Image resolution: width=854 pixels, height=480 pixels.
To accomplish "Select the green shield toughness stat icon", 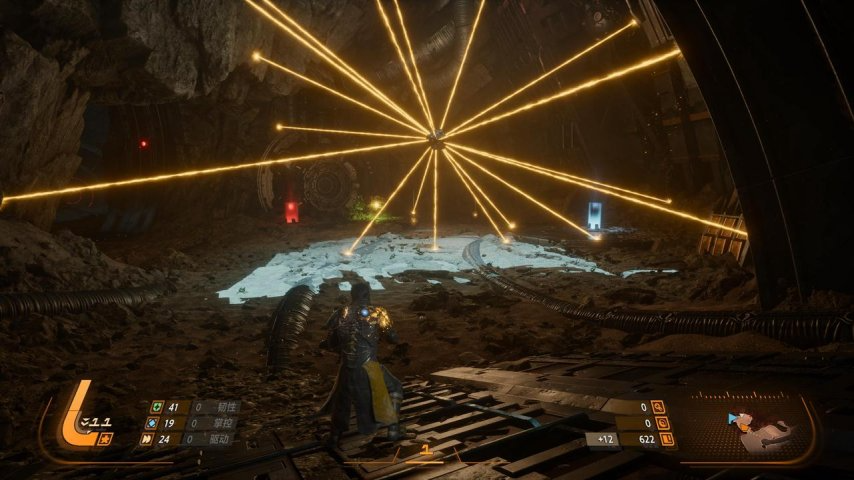I will (156, 407).
